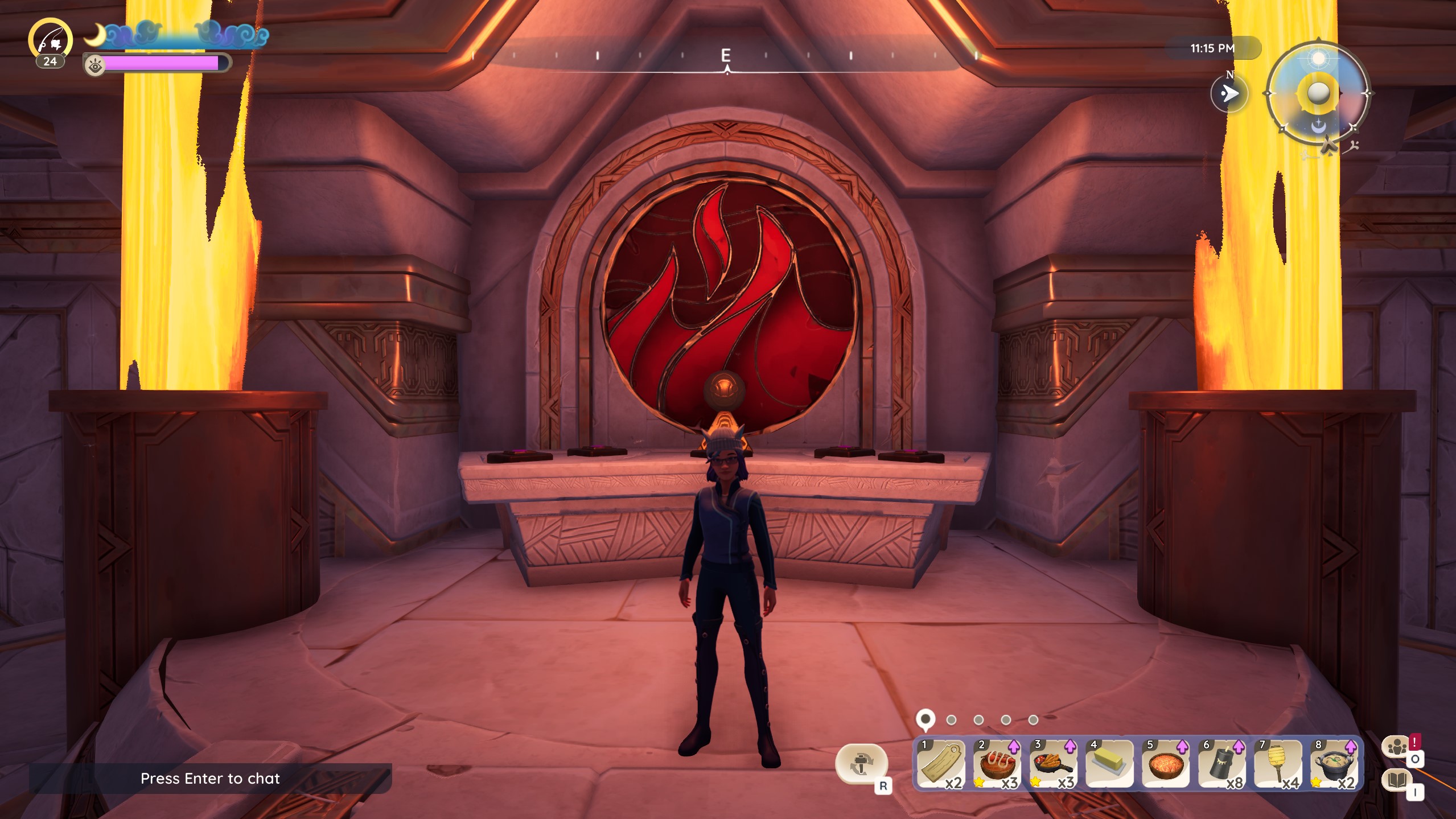Screen dimensions: 1456x819
Task: Select the black candle item in slot 6
Action: click(1221, 764)
